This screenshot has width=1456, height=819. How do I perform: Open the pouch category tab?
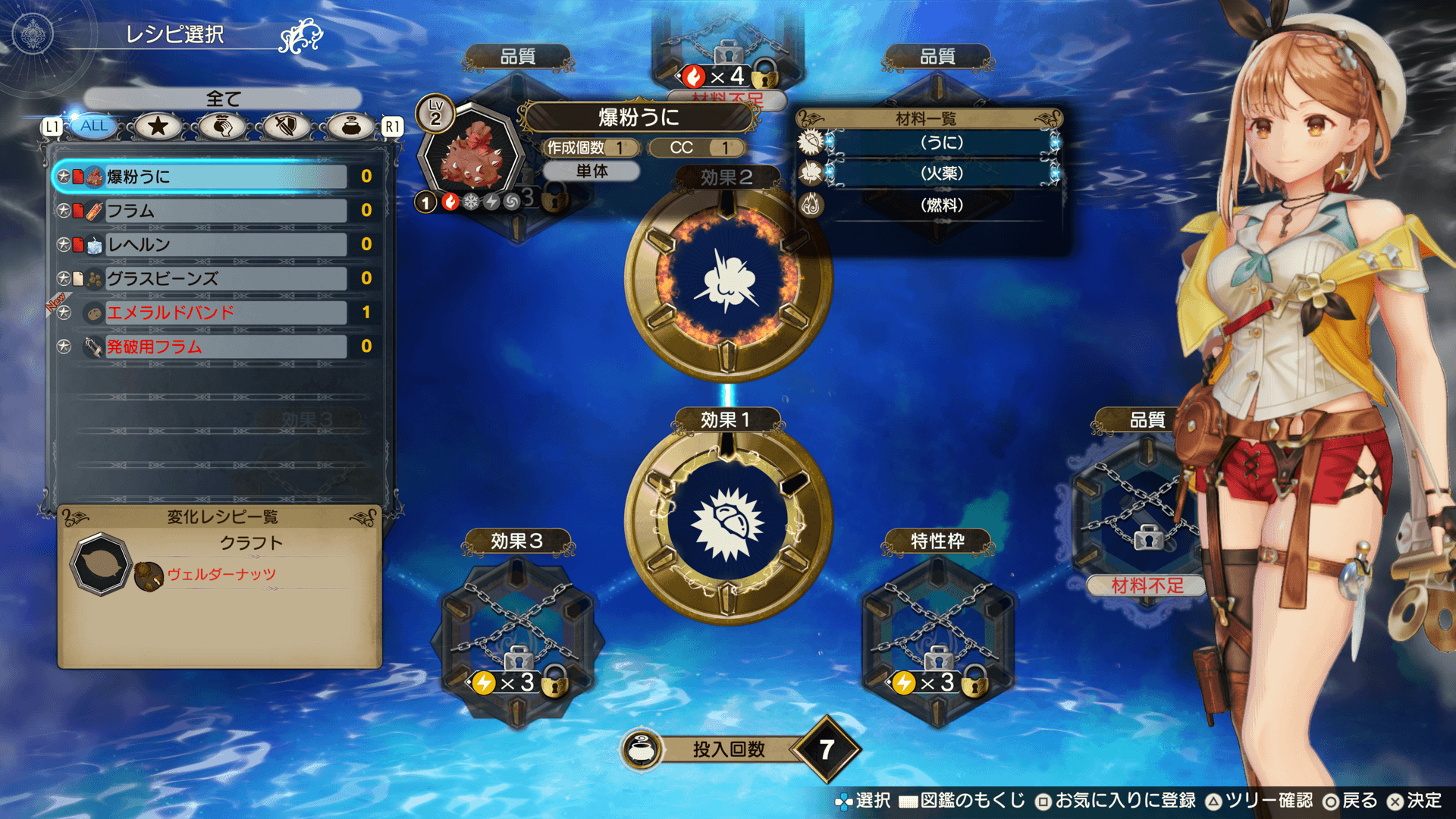click(350, 126)
